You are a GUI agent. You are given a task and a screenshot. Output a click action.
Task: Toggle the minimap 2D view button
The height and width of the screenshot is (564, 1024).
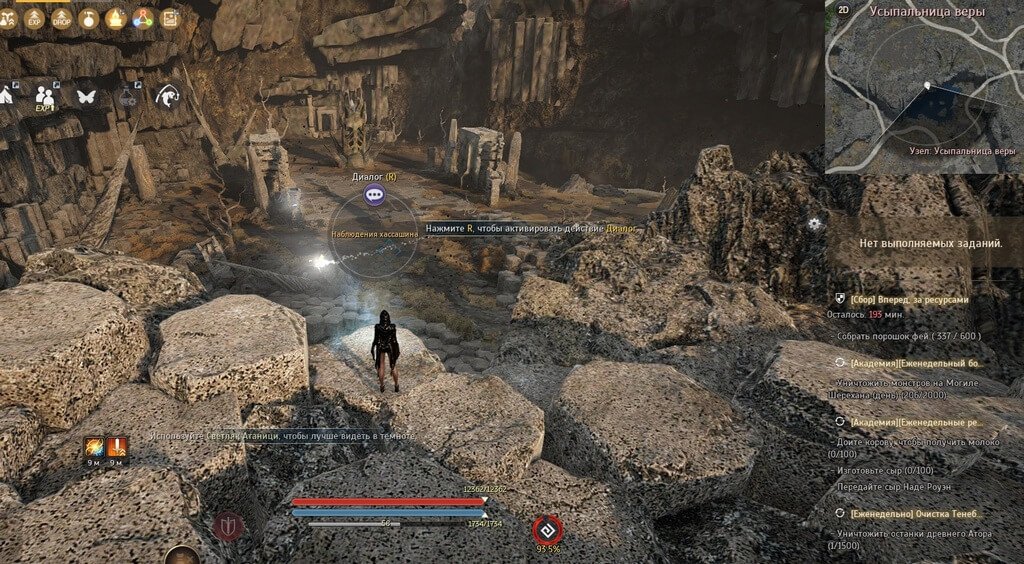click(x=843, y=10)
